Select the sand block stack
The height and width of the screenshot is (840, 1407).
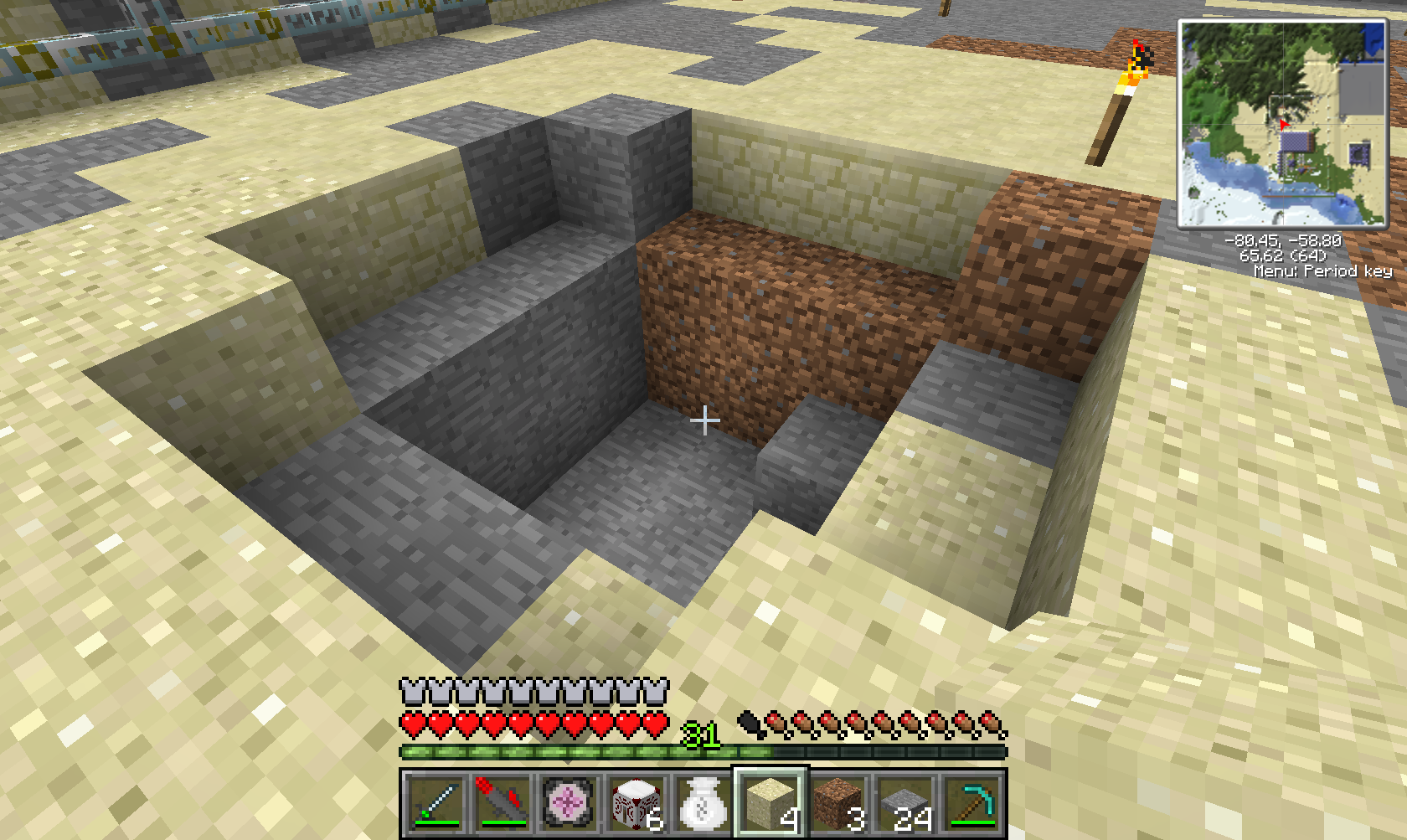click(770, 803)
